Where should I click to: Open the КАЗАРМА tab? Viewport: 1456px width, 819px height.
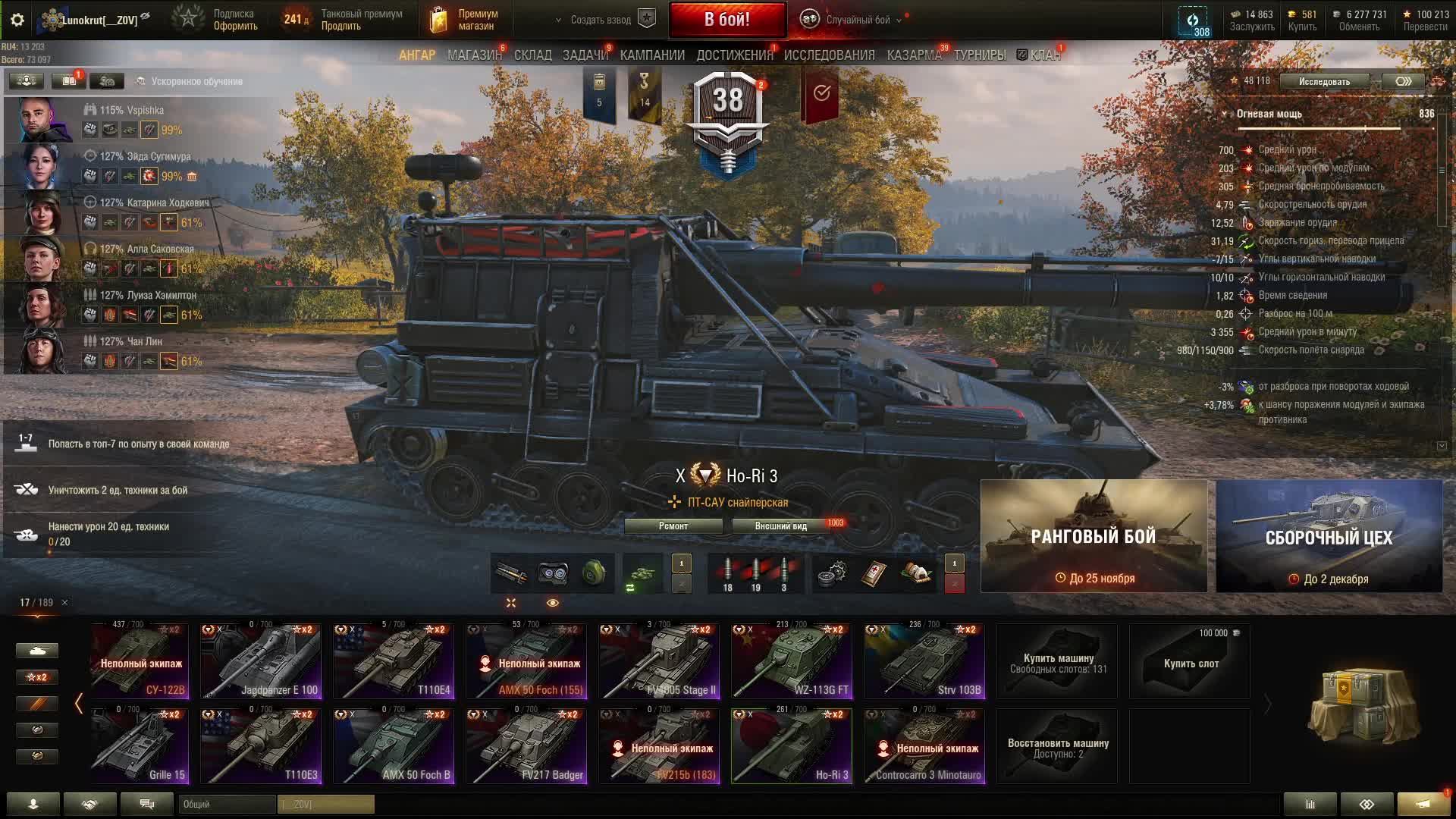coord(914,55)
